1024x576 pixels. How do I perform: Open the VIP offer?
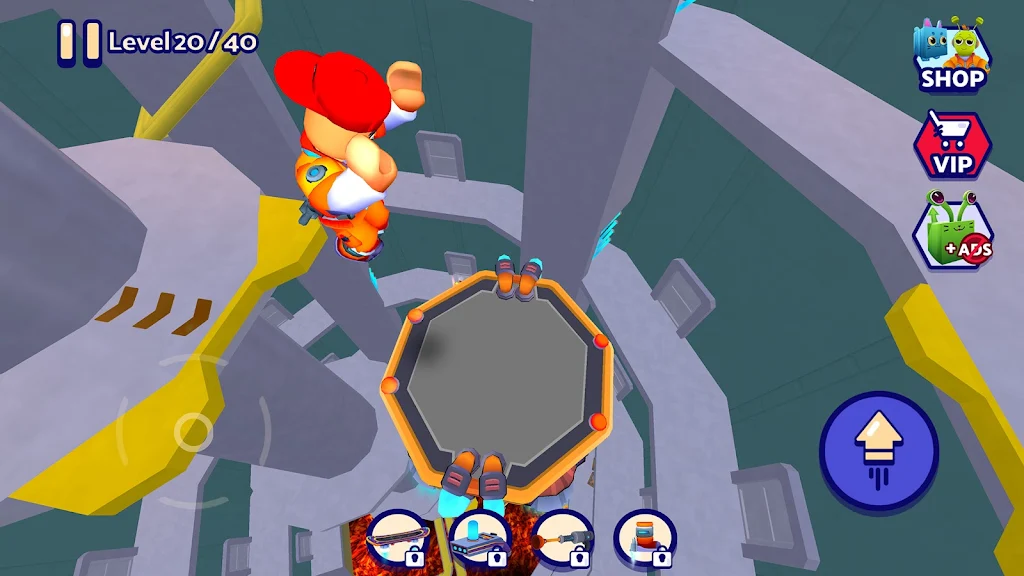point(952,145)
